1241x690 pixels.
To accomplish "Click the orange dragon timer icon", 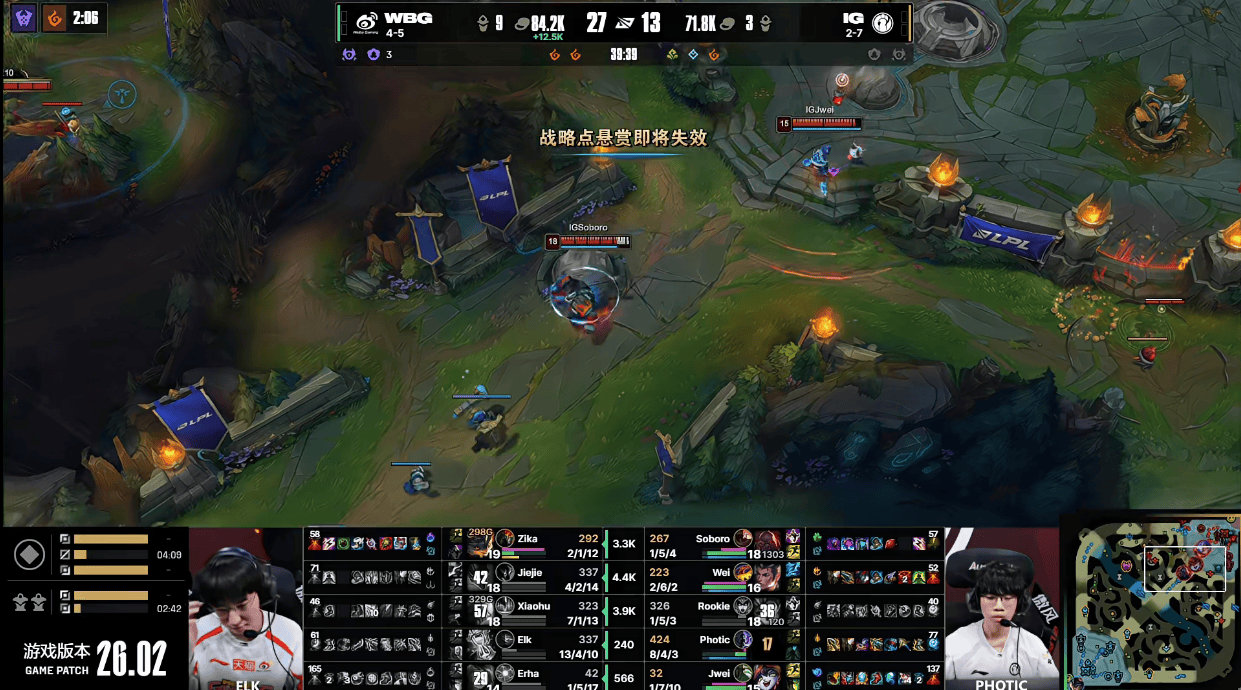I will point(57,17).
